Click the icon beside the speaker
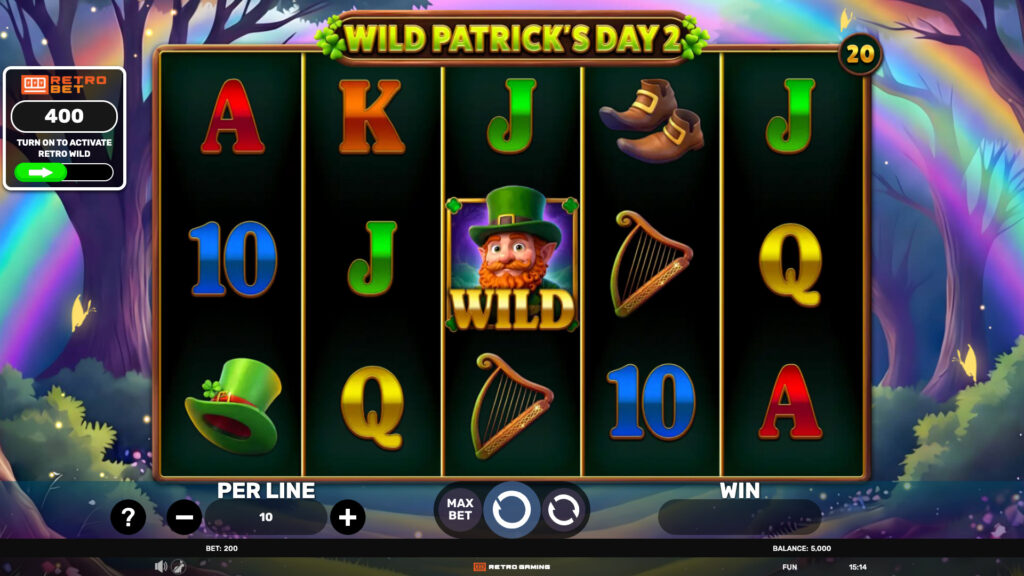 178,566
